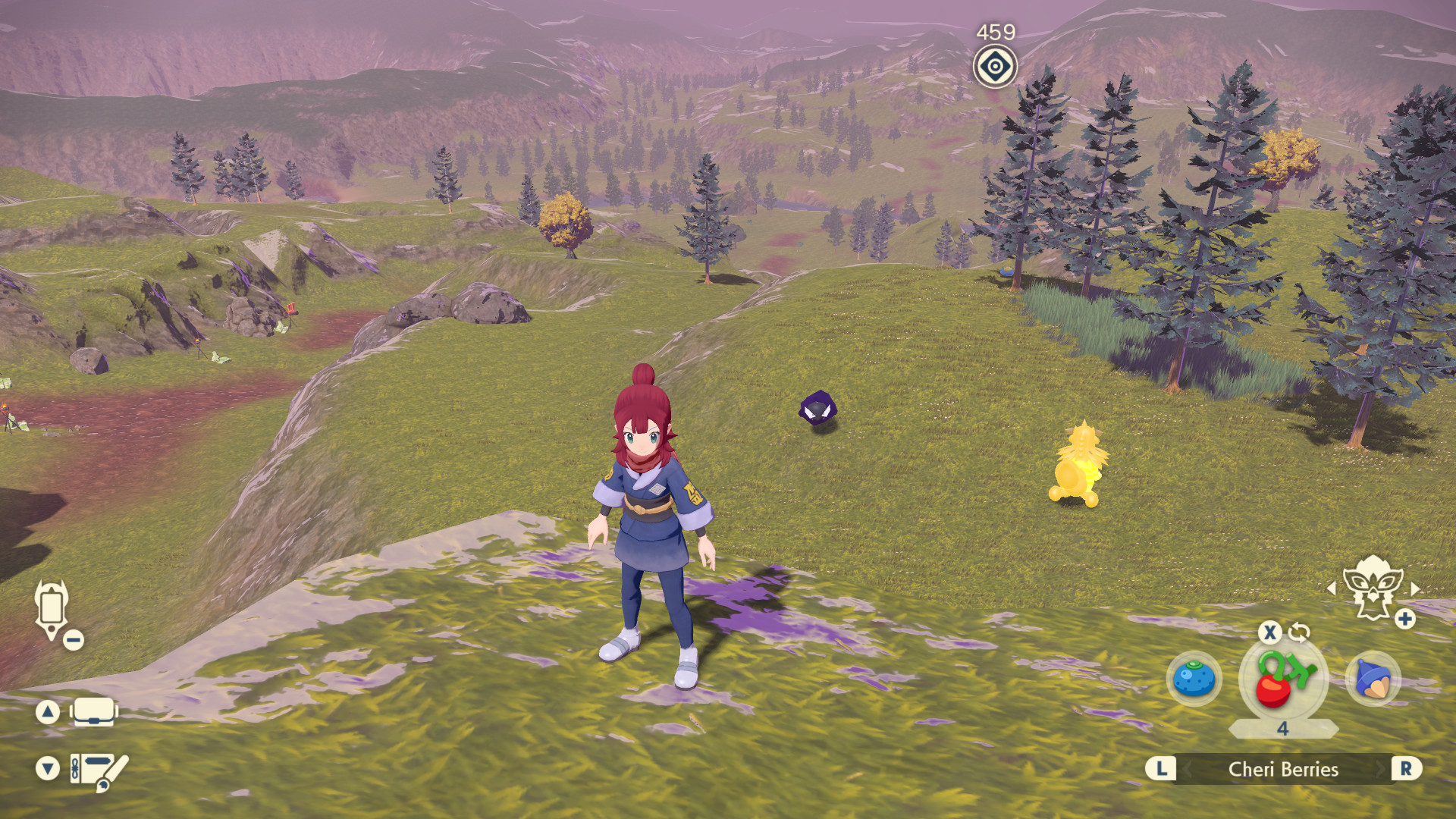This screenshot has height=819, width=1456.
Task: Click the objective waypoint marker showing 459
Action: pyautogui.click(x=994, y=67)
